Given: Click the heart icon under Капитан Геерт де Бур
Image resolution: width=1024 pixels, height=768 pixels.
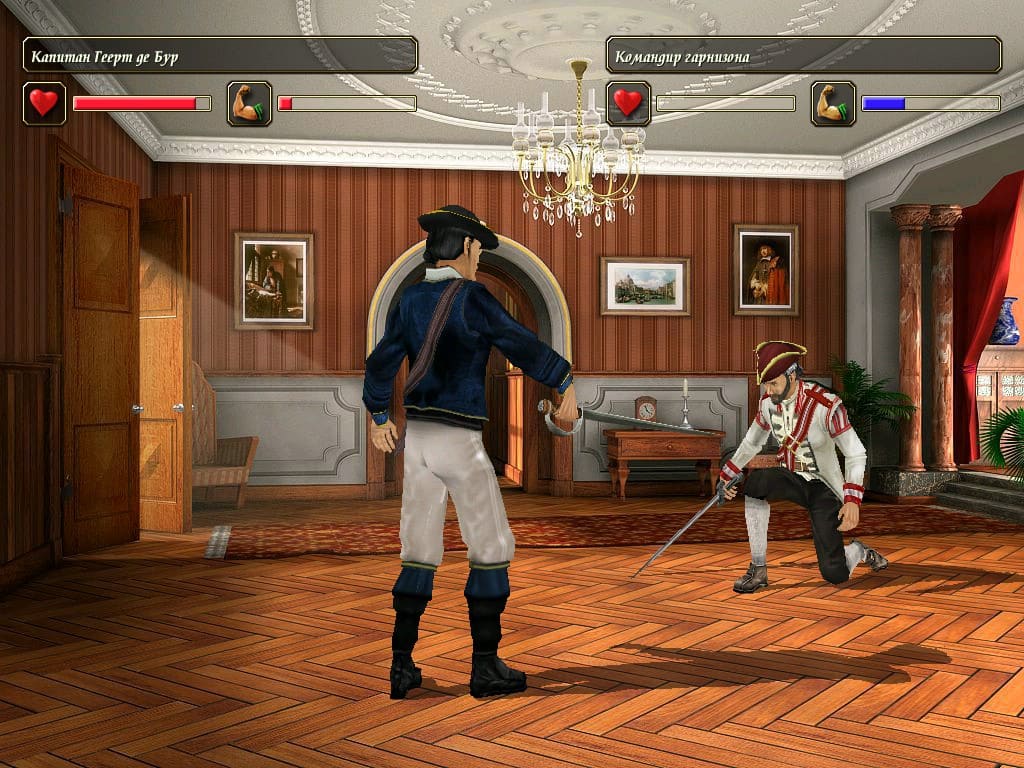Looking at the screenshot, I should [x=44, y=103].
